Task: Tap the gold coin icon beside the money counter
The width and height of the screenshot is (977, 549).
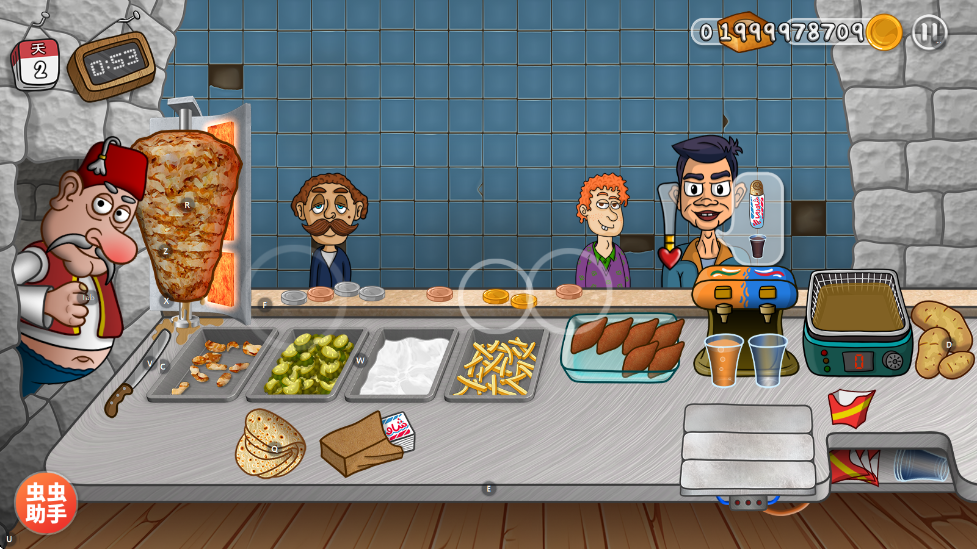Action: coord(884,32)
